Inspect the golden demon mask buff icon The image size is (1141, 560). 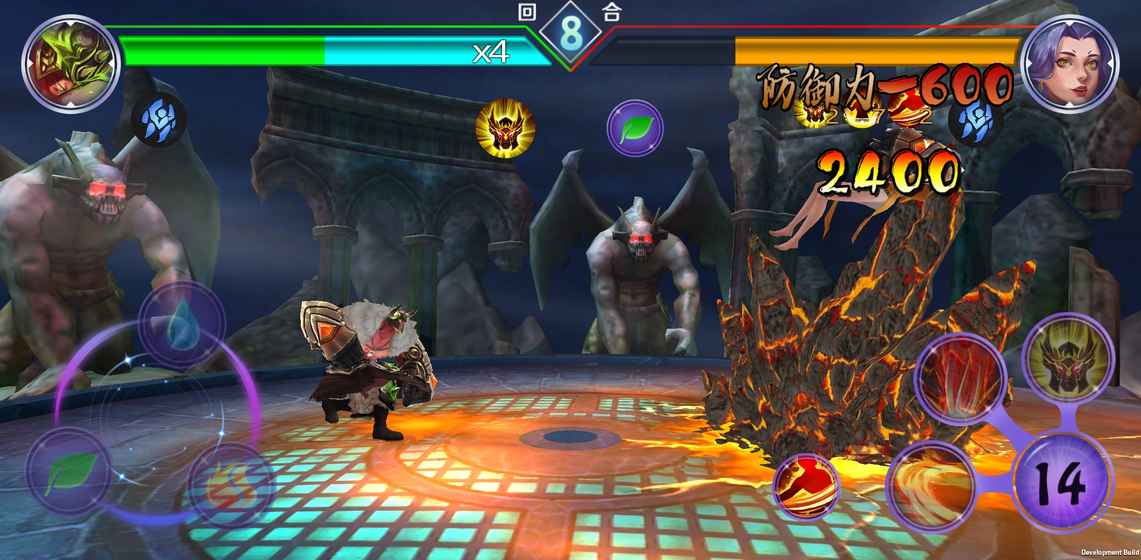[505, 129]
